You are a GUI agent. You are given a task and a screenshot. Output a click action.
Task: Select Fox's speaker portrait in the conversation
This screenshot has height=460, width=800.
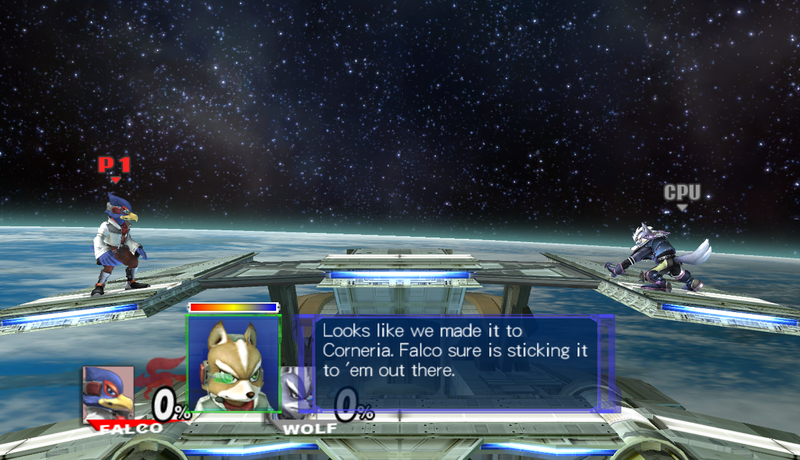click(x=234, y=364)
